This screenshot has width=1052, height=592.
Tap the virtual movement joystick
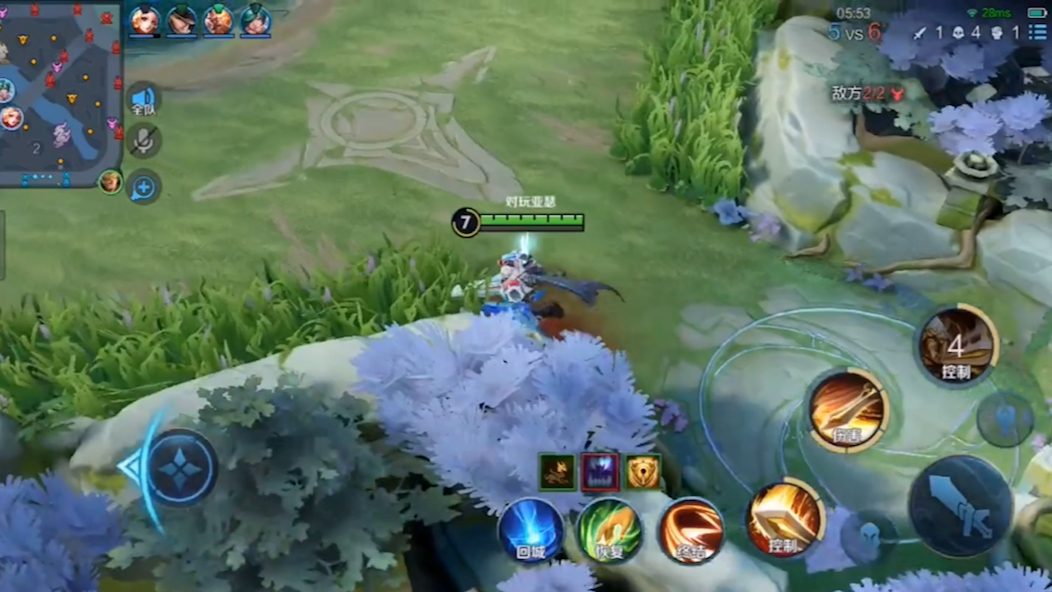(180, 468)
